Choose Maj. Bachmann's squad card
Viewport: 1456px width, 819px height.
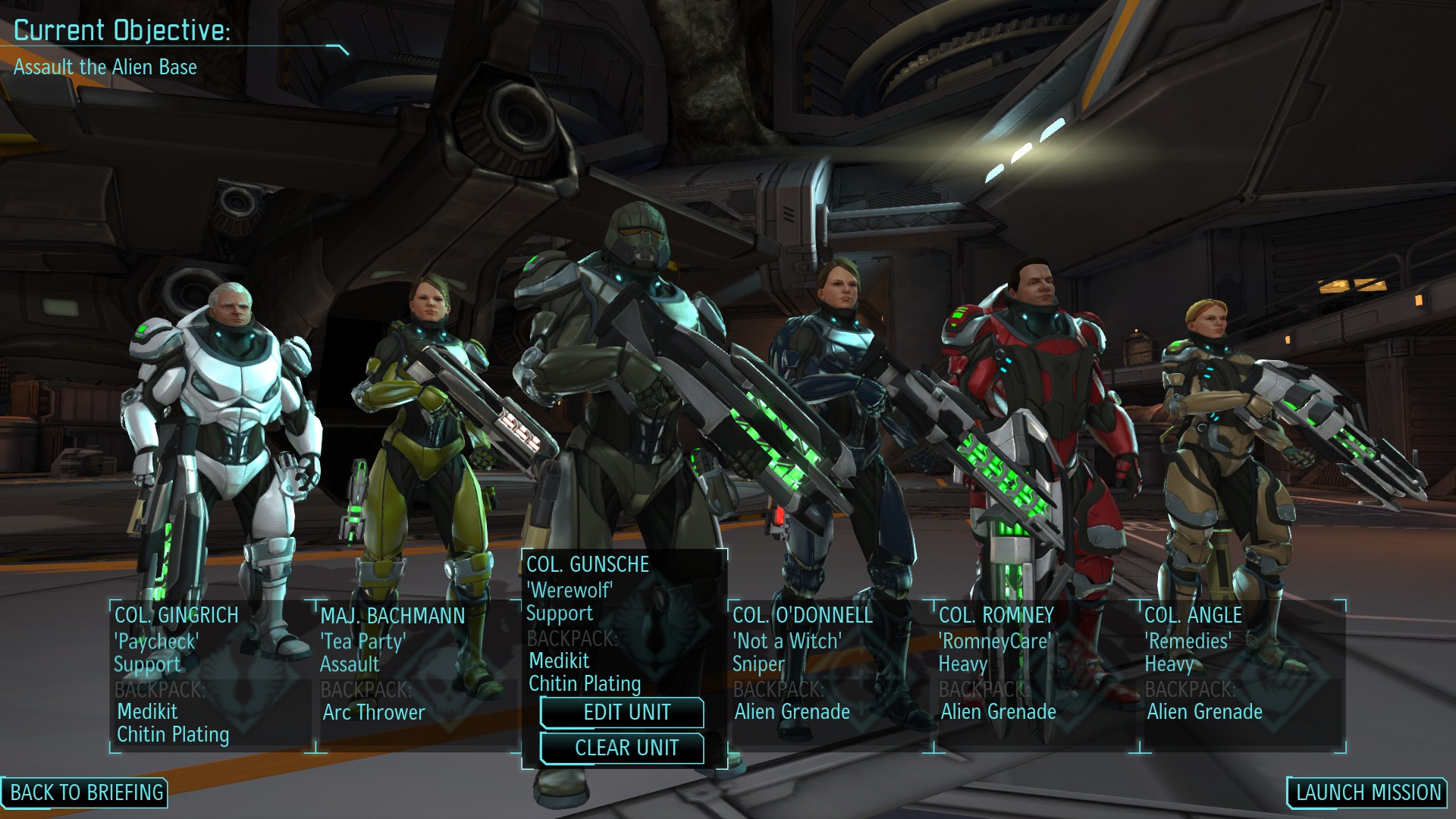[x=417, y=675]
